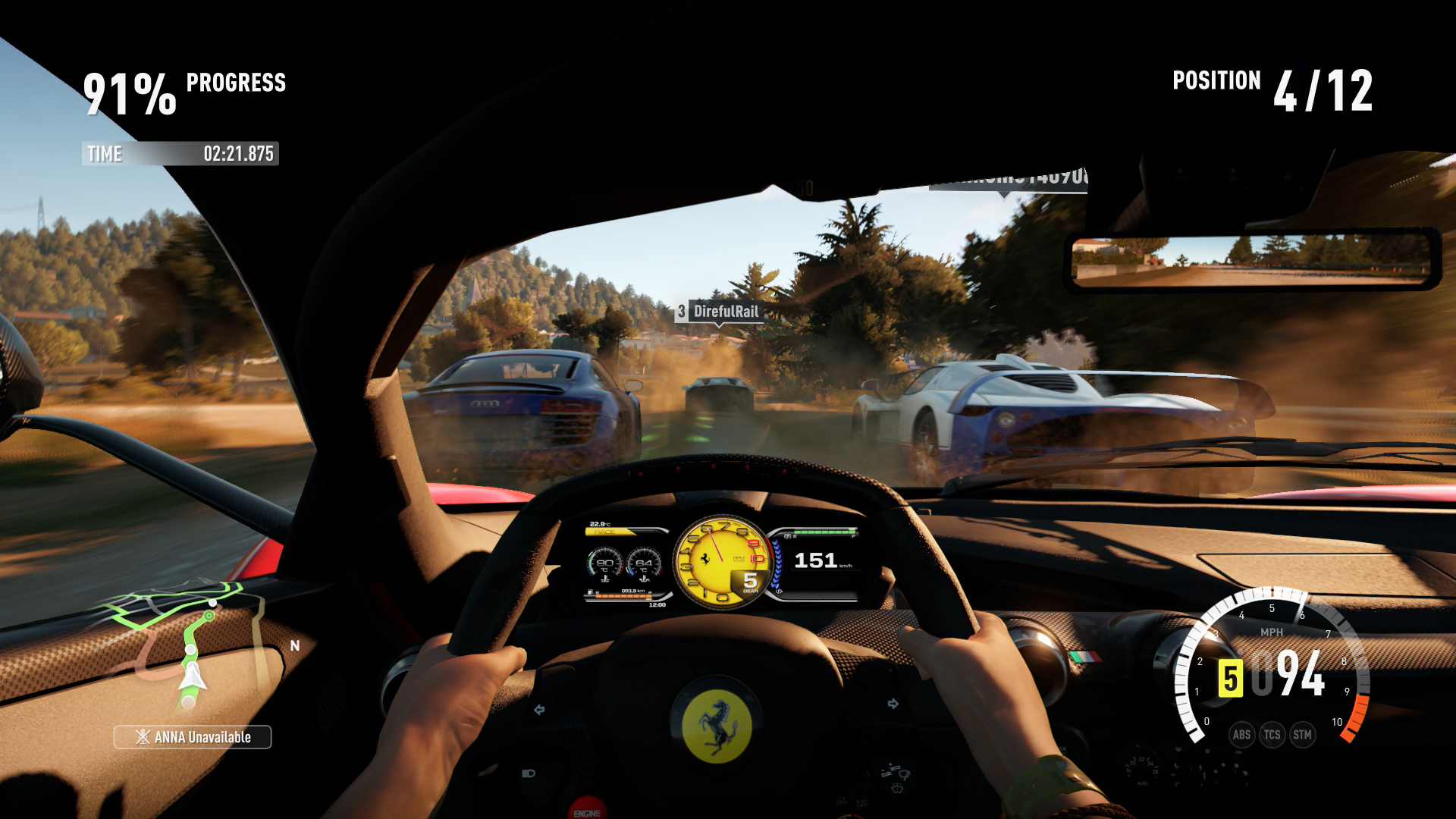Image resolution: width=1456 pixels, height=819 pixels.
Task: Toggle the TCS traction control indicator
Action: coord(1272,735)
